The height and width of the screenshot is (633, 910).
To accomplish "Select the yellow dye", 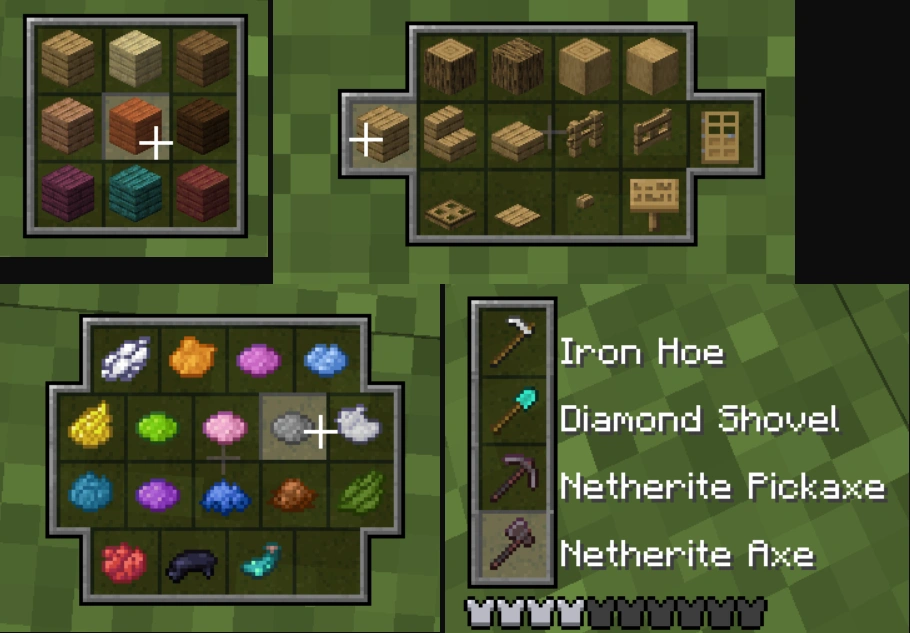I will [x=89, y=427].
